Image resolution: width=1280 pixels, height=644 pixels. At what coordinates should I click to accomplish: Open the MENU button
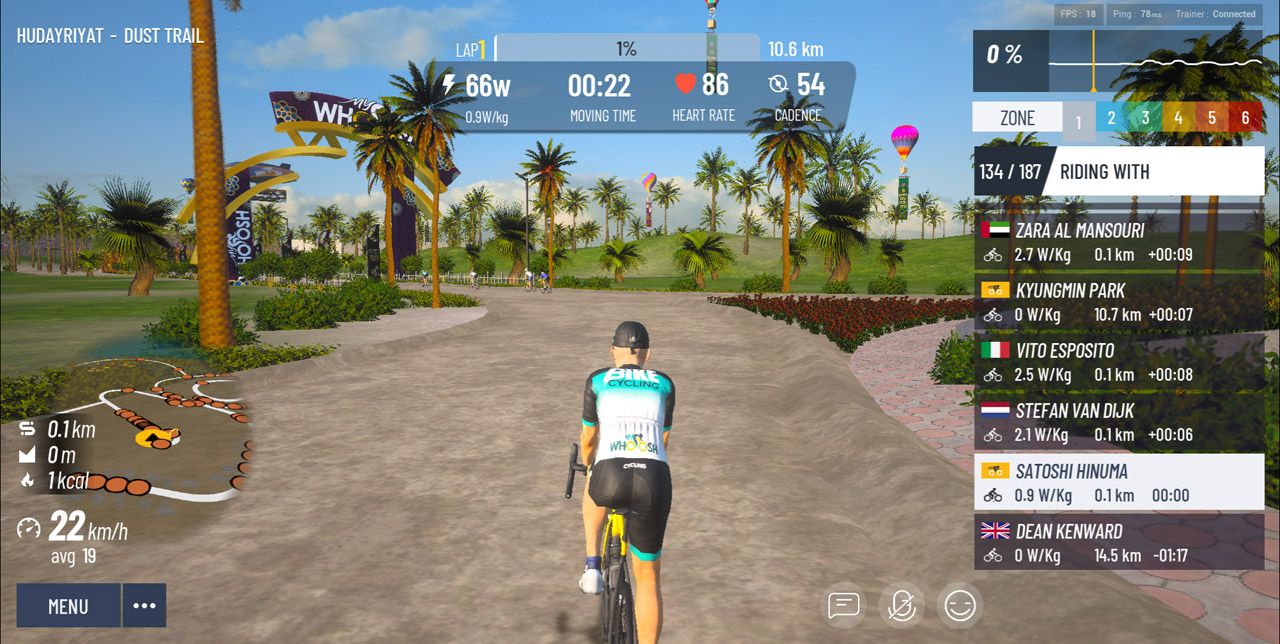pos(68,606)
